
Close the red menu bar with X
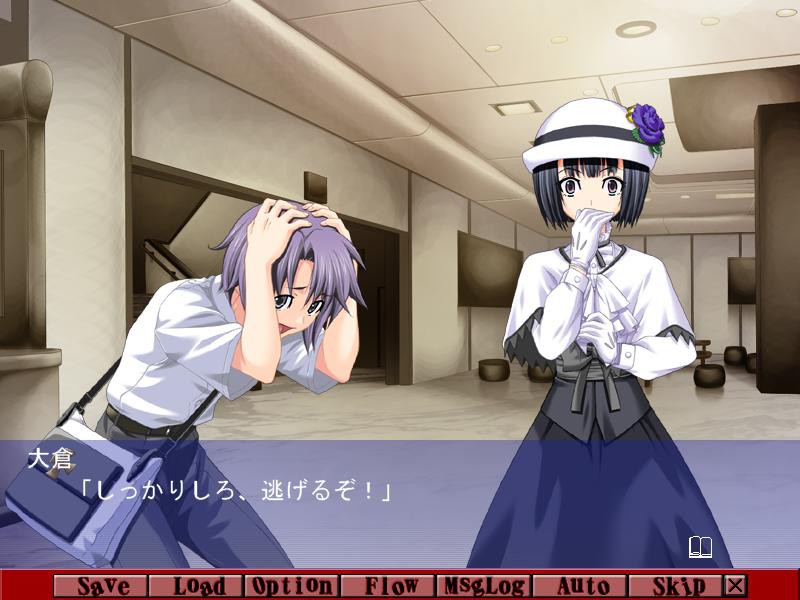click(736, 586)
